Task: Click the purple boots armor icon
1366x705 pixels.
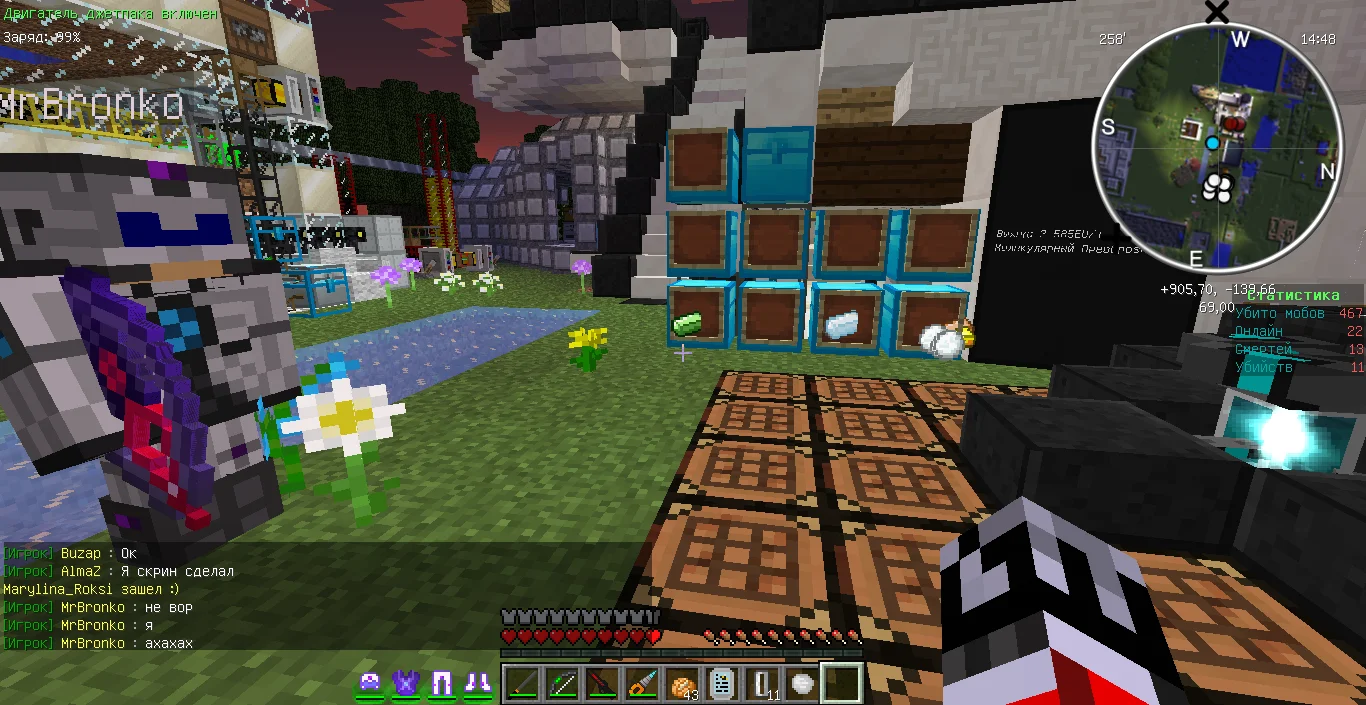Action: pos(476,684)
